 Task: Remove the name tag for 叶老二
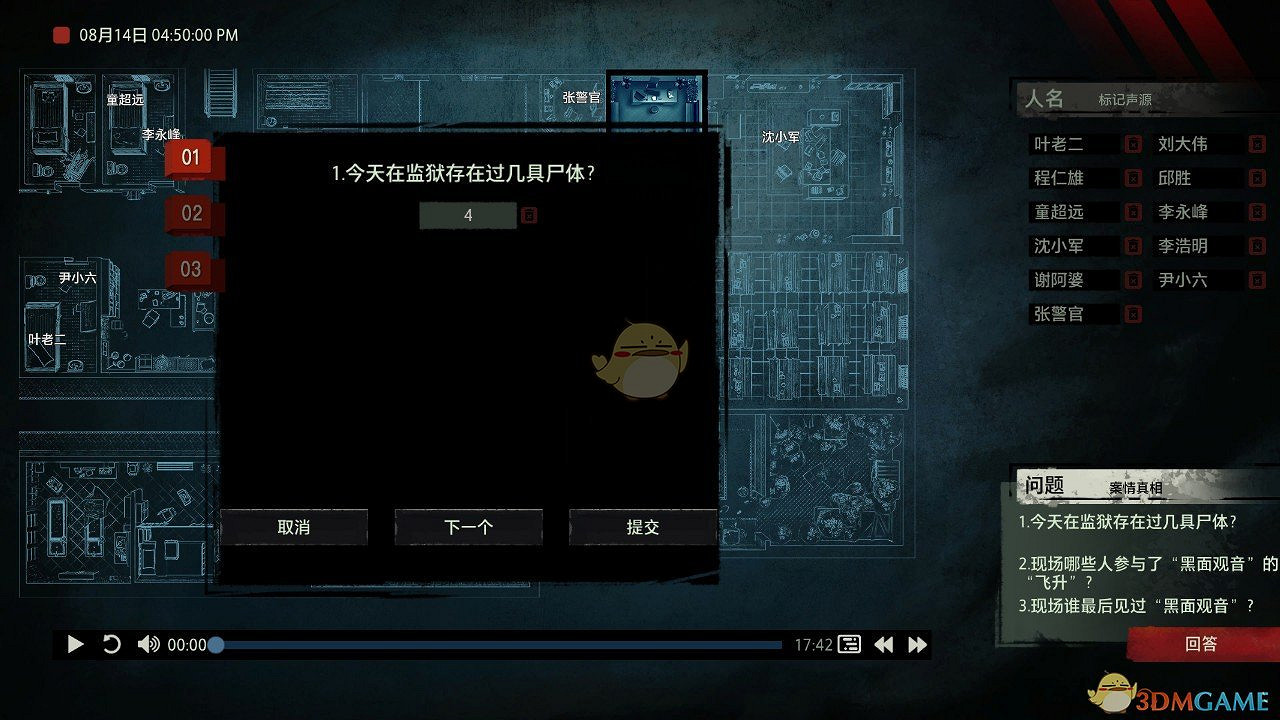tap(1134, 143)
